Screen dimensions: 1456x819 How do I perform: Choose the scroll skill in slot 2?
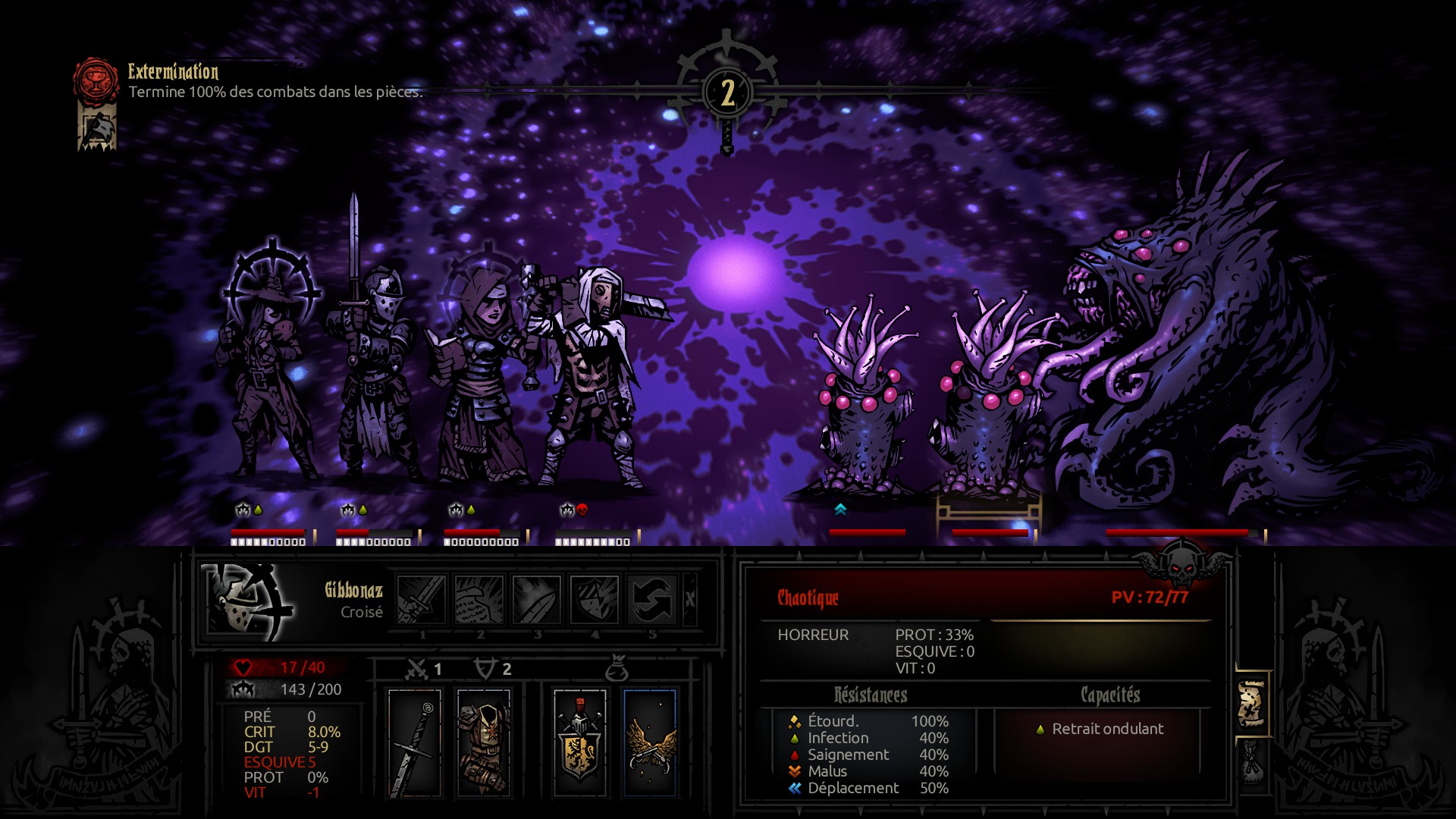coord(479,599)
